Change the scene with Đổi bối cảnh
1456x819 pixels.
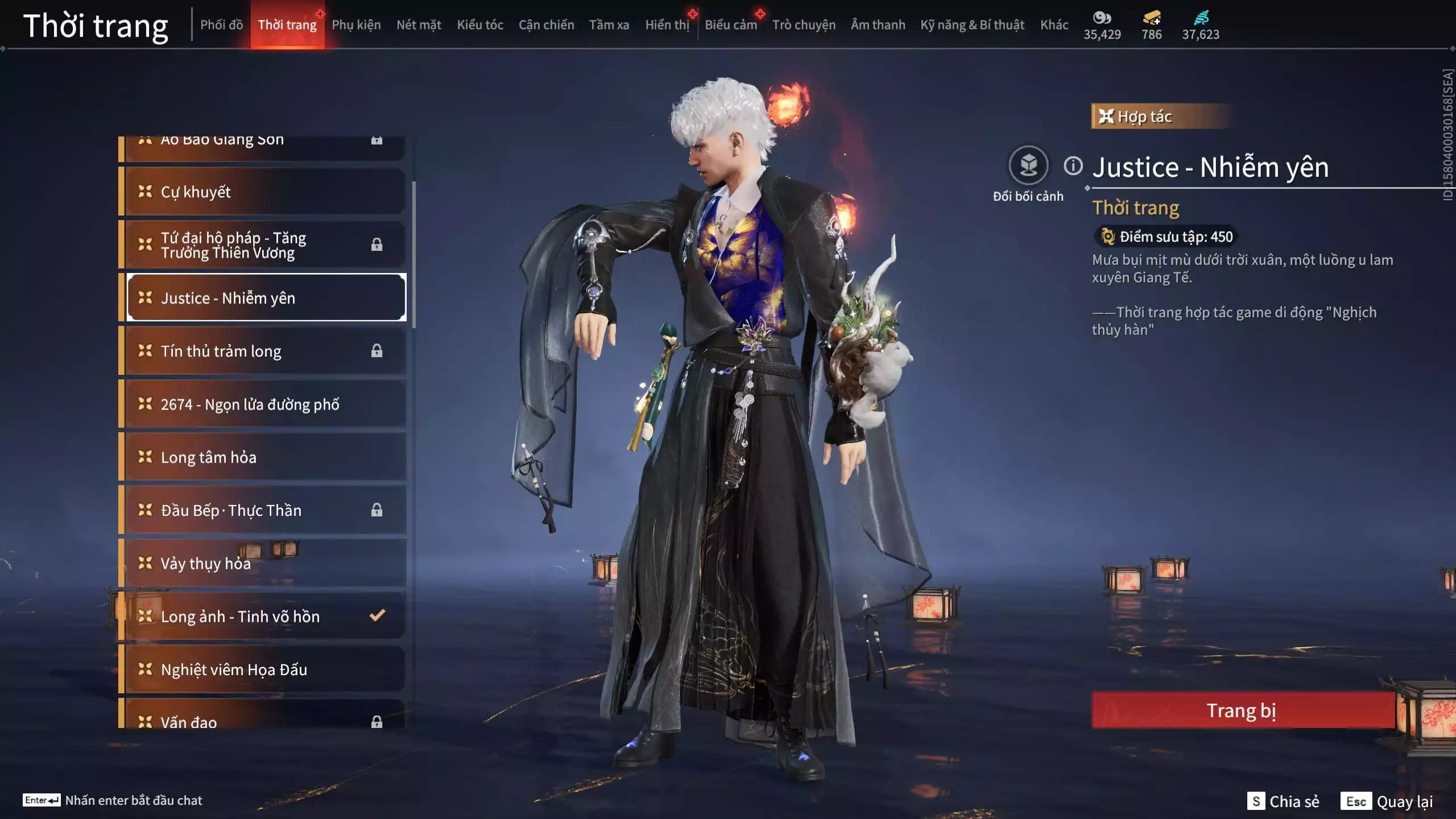[x=1028, y=166]
